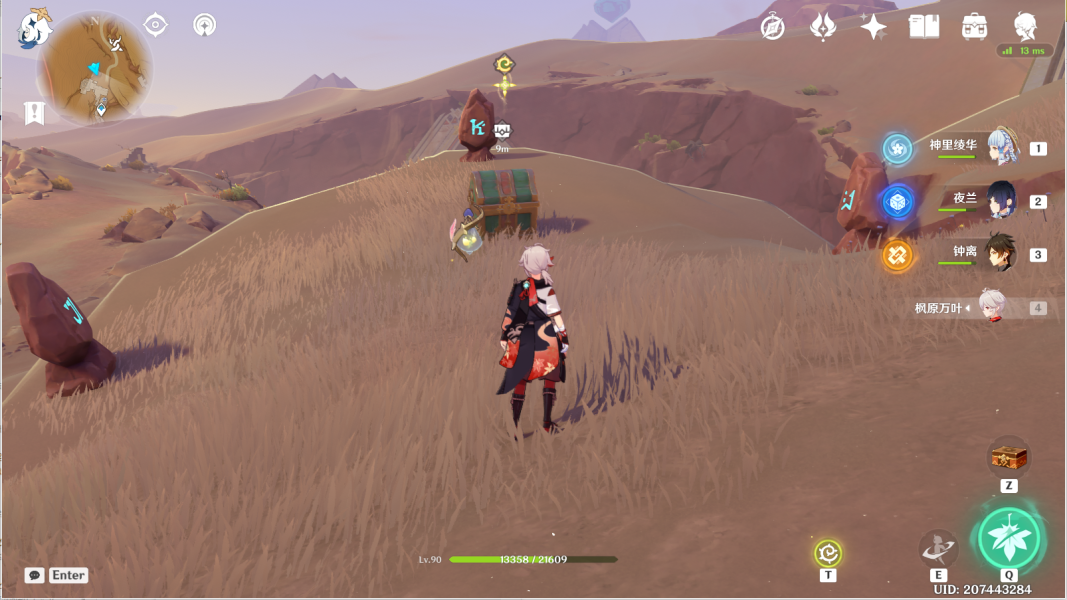Open the four-pointed star icon
Viewport: 1067px width, 600px height.
click(x=873, y=27)
